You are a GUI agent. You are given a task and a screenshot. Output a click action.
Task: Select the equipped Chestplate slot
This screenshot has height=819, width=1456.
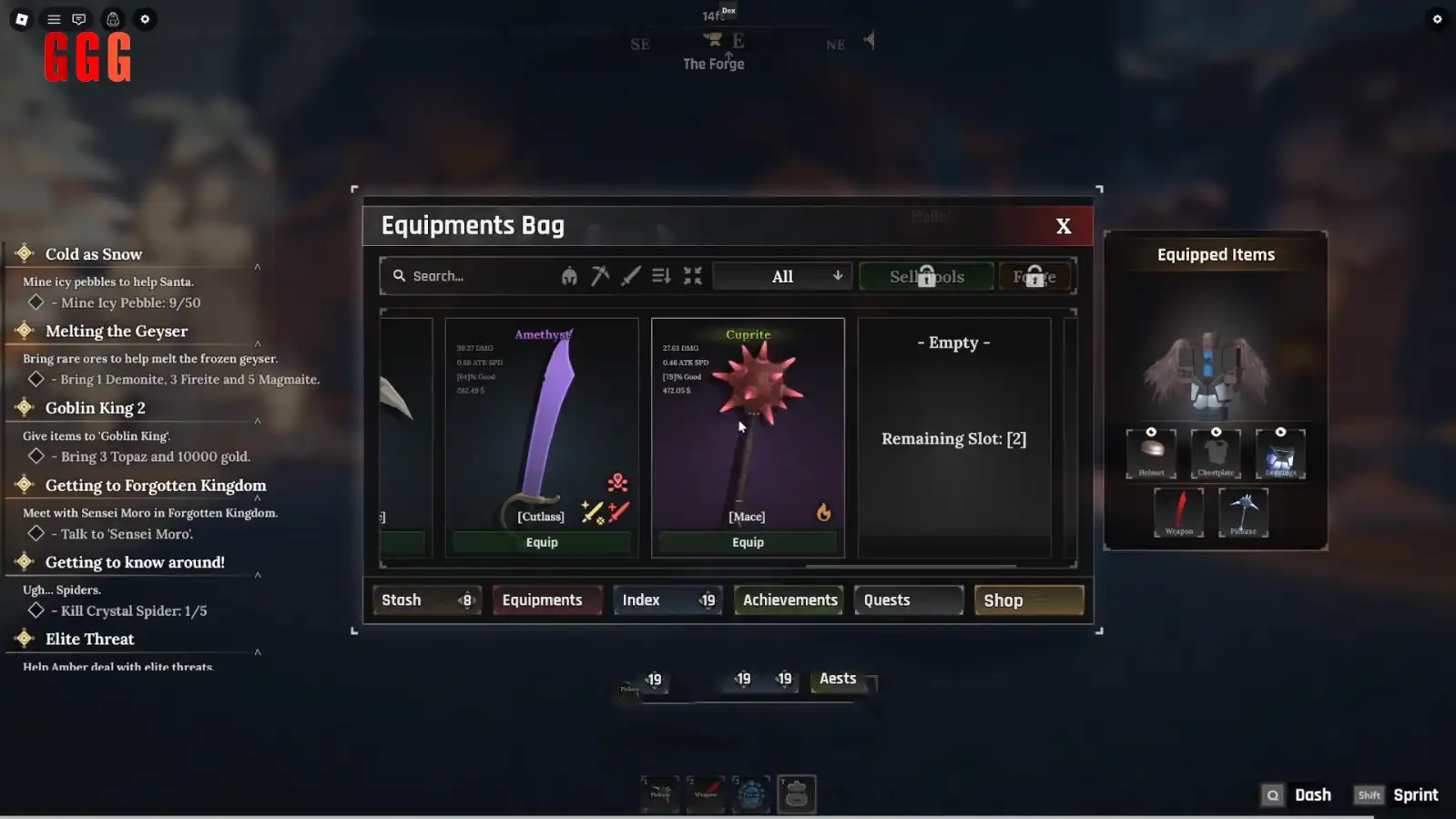[x=1216, y=453]
